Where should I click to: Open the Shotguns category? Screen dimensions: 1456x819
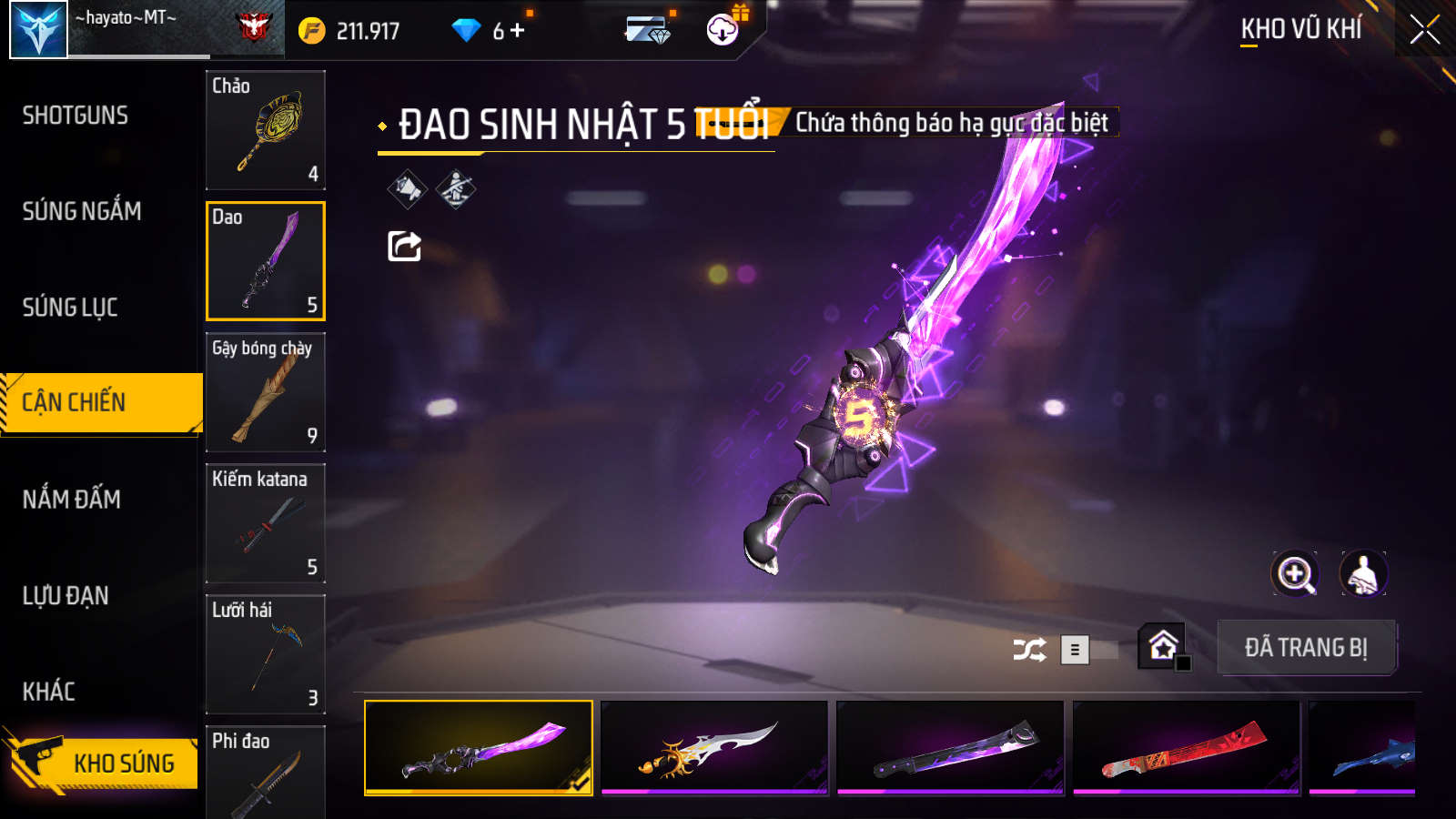pos(76,116)
